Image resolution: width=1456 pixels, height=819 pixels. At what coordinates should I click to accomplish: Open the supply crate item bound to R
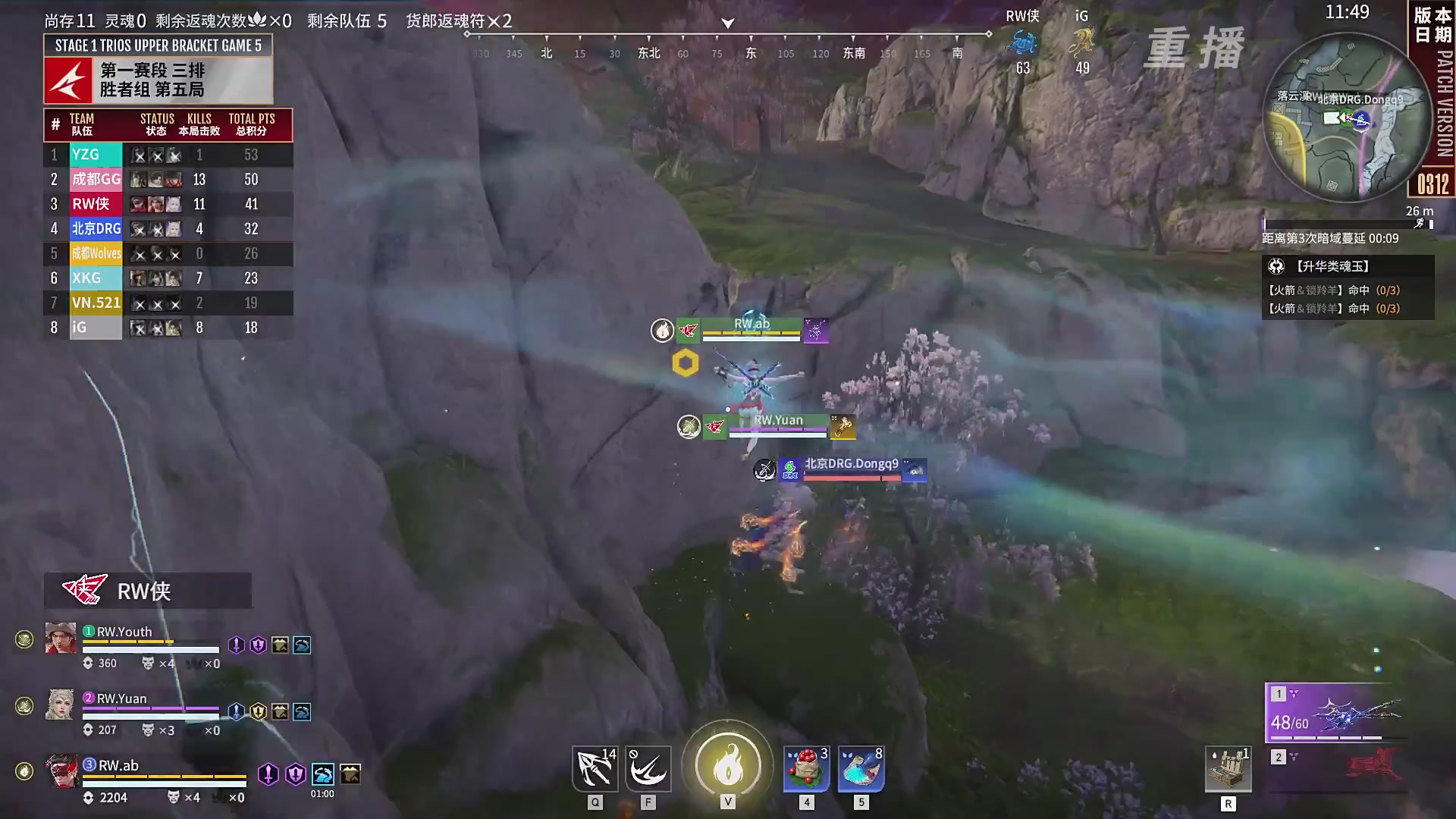tap(1228, 769)
